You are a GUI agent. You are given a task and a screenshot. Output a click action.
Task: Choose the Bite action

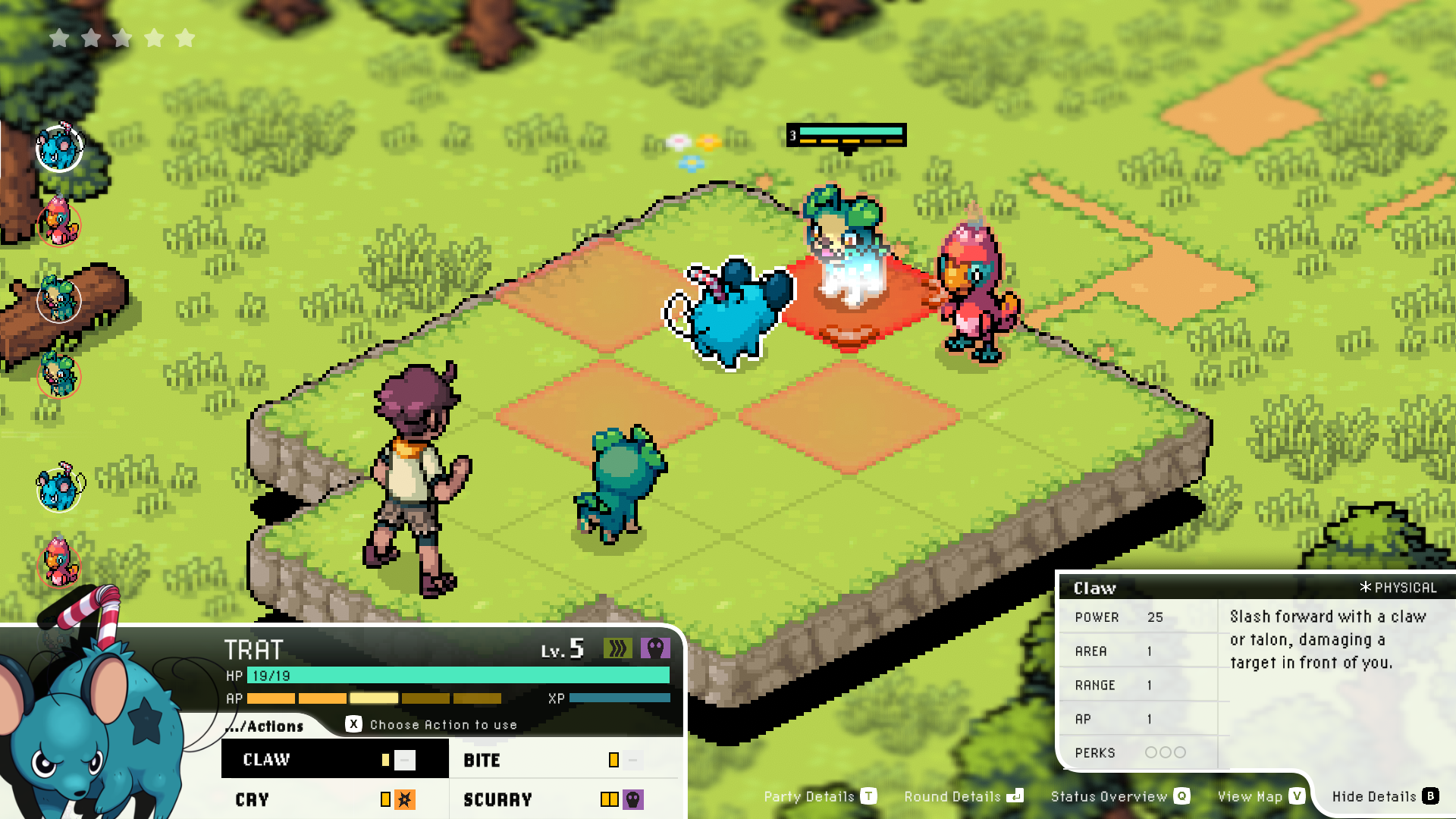pos(561,760)
